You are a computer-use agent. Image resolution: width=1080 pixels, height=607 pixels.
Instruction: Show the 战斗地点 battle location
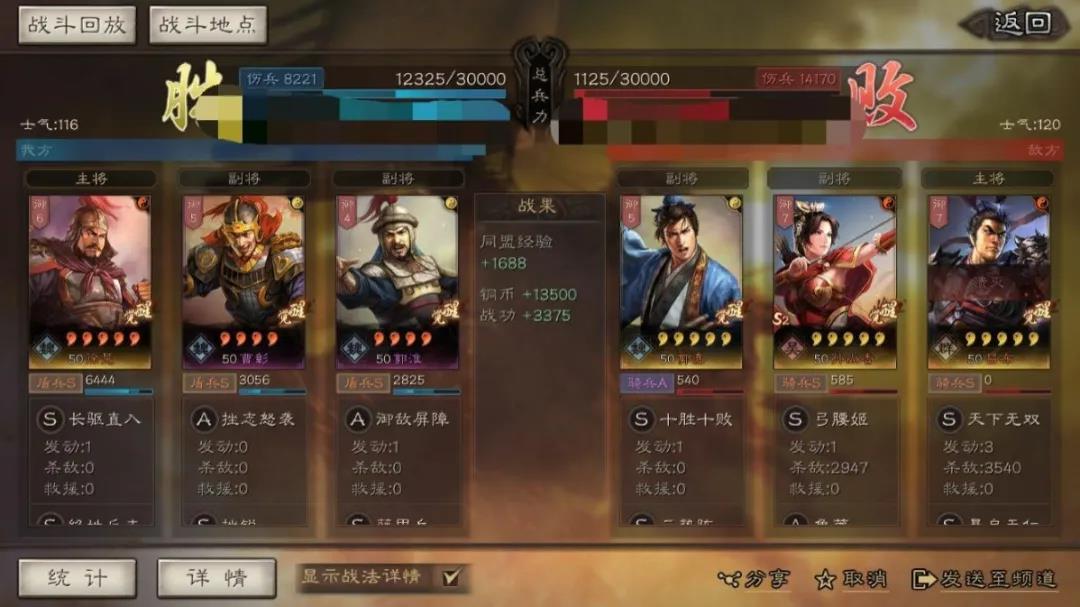point(207,25)
